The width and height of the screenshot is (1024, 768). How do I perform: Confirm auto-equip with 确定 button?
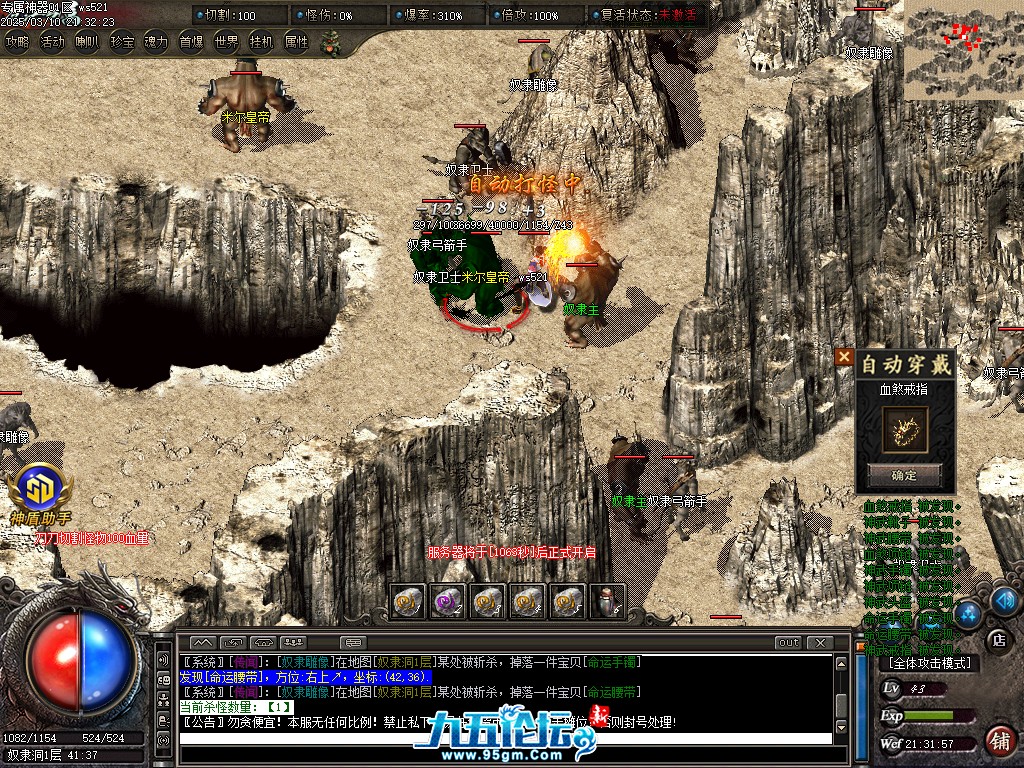(x=904, y=475)
